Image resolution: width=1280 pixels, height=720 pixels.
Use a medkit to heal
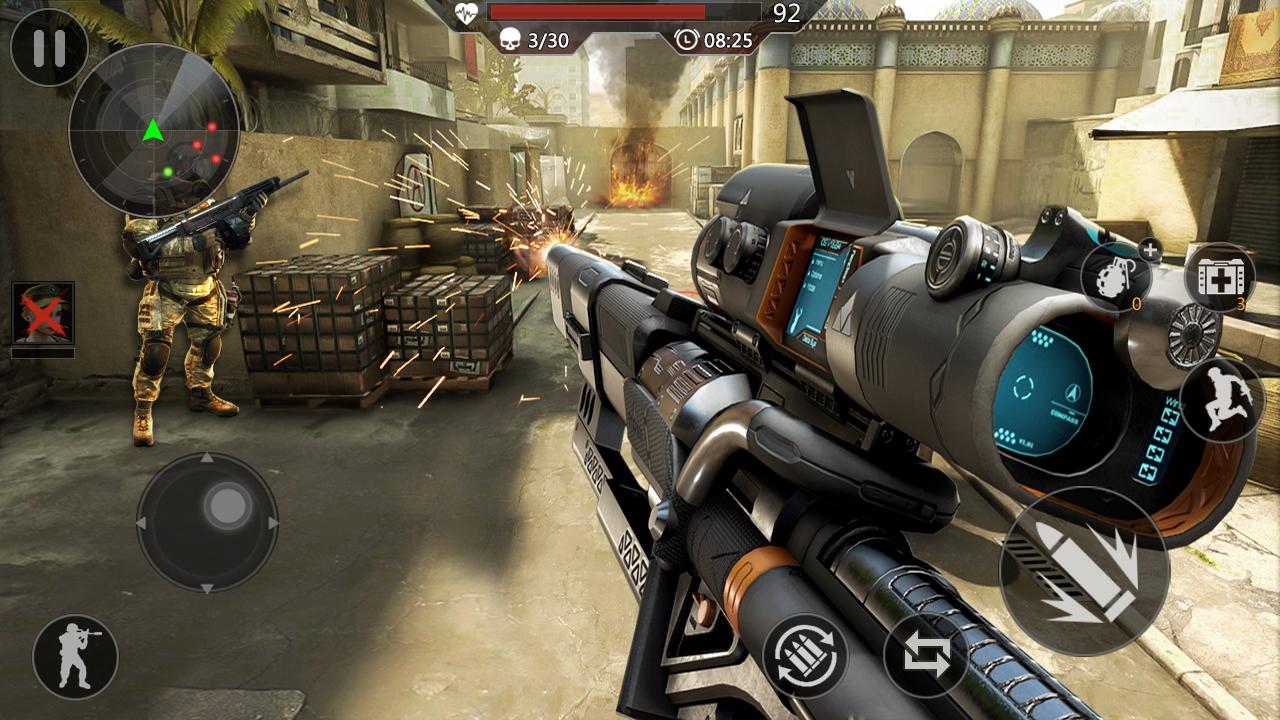point(1219,277)
